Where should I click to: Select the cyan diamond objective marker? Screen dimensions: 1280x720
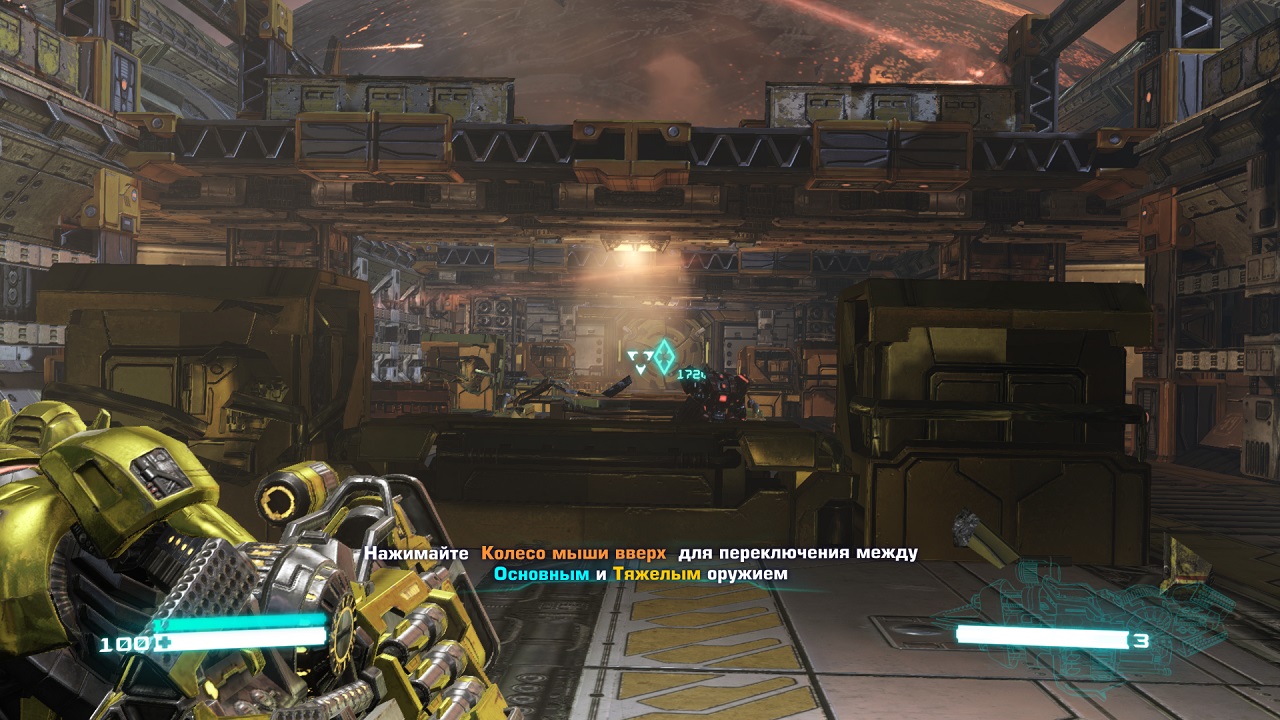pyautogui.click(x=663, y=356)
